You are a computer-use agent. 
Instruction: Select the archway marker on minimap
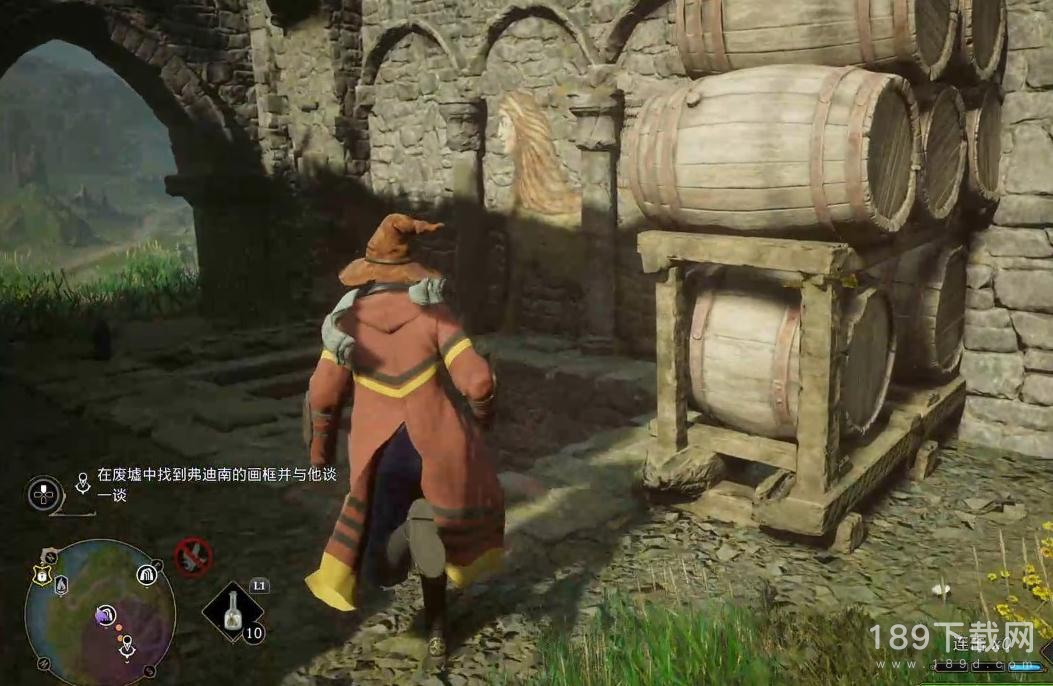click(147, 574)
